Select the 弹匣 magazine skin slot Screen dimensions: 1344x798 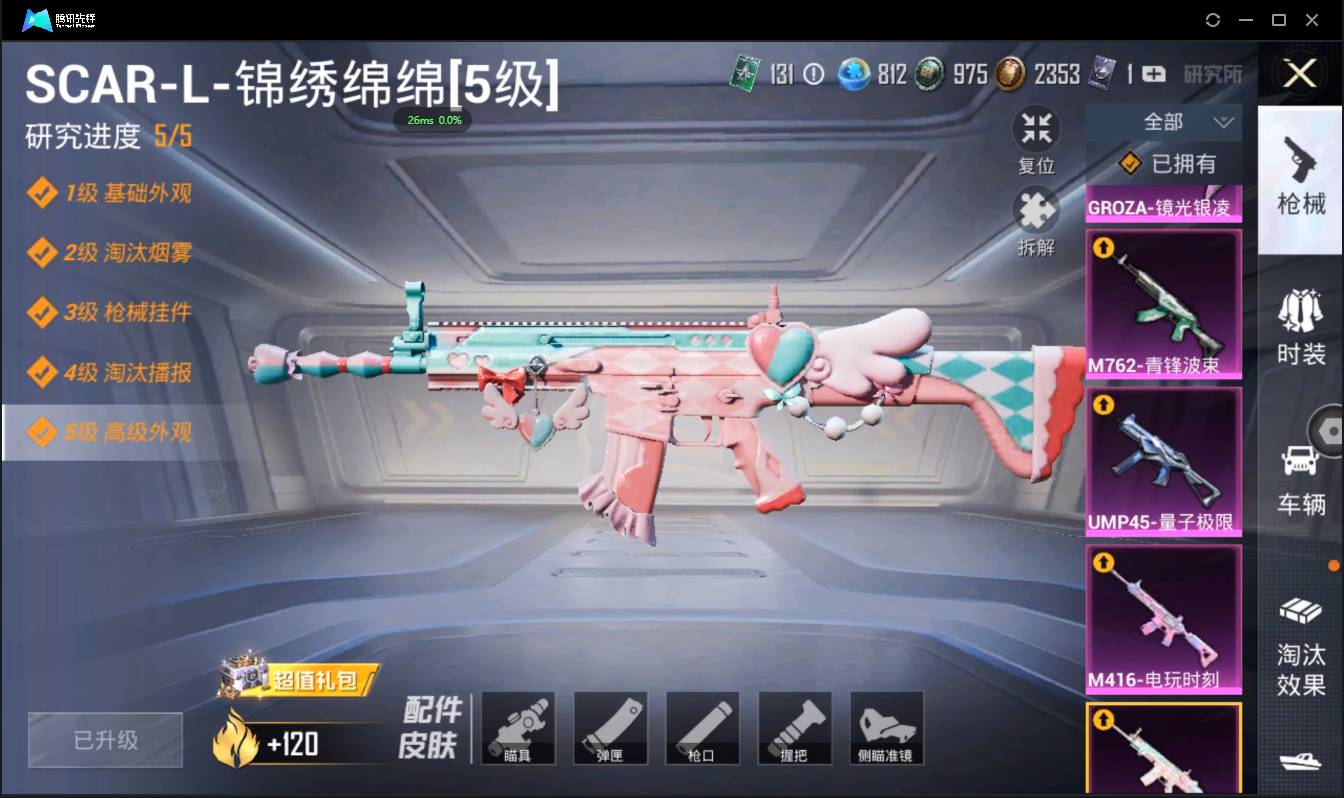[x=610, y=727]
